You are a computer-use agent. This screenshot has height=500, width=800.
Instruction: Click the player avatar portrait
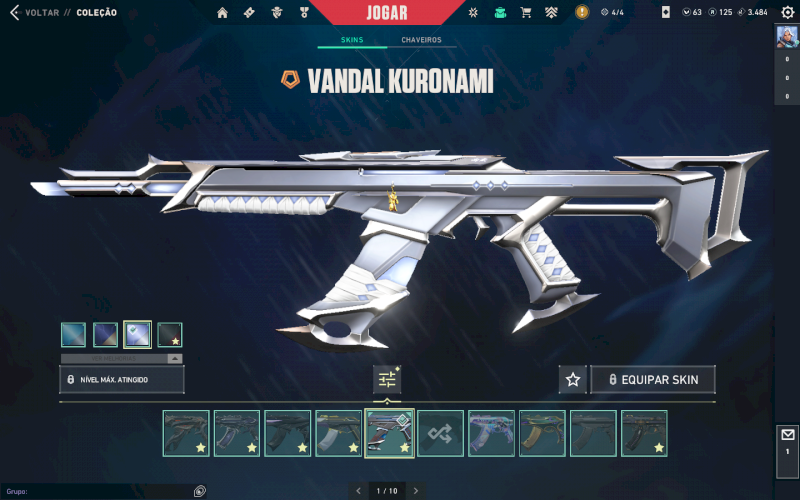tap(787, 36)
